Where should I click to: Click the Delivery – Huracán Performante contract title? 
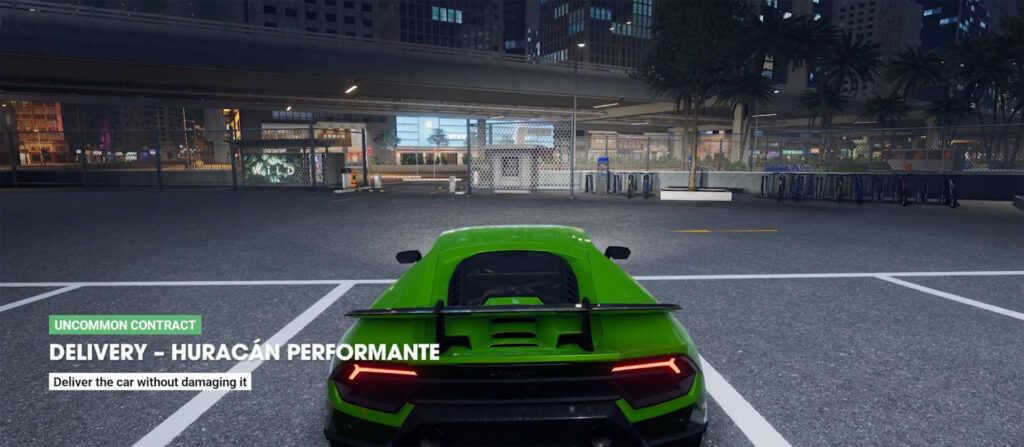pos(244,352)
